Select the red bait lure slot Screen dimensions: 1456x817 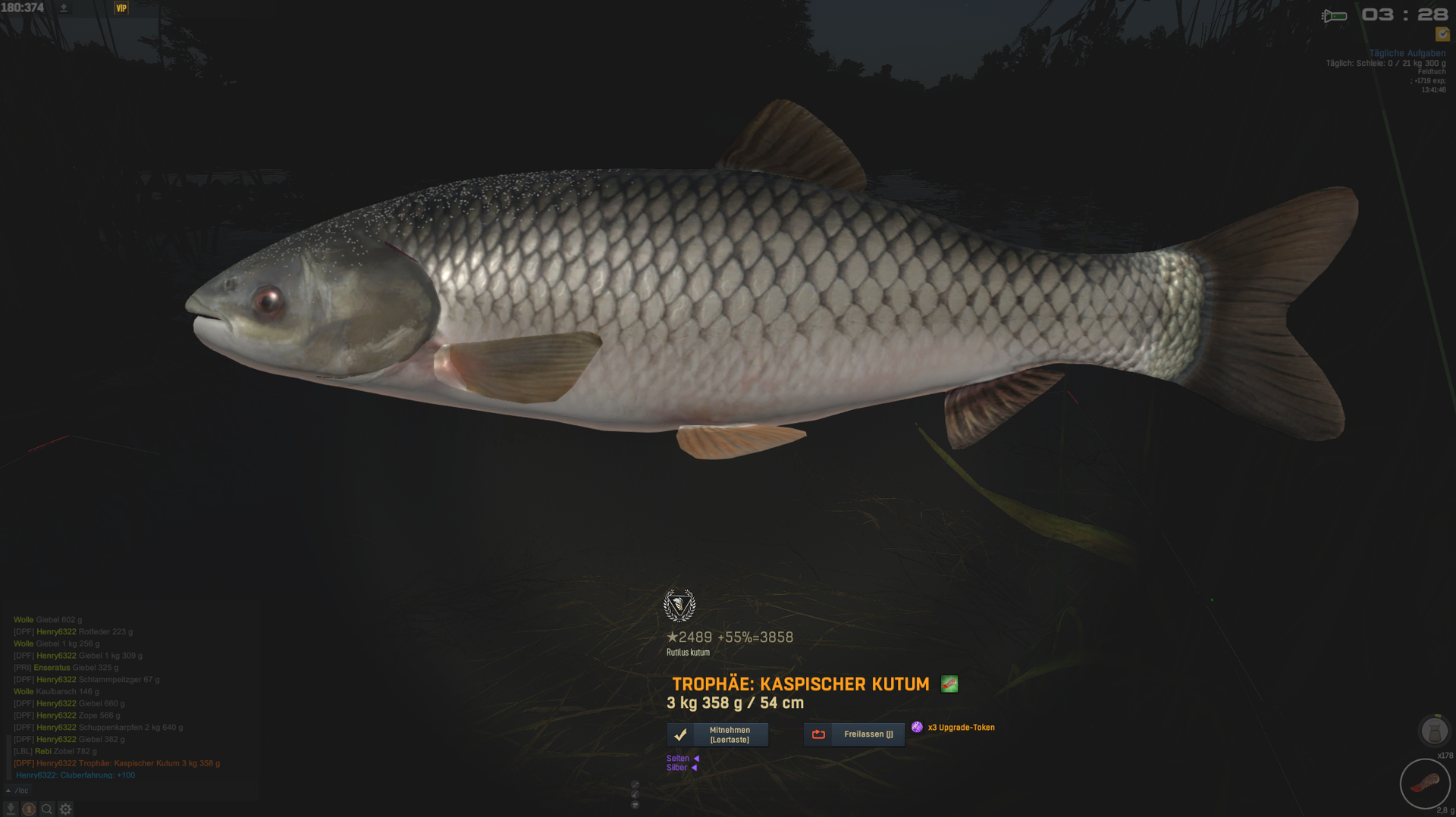[x=1424, y=784]
